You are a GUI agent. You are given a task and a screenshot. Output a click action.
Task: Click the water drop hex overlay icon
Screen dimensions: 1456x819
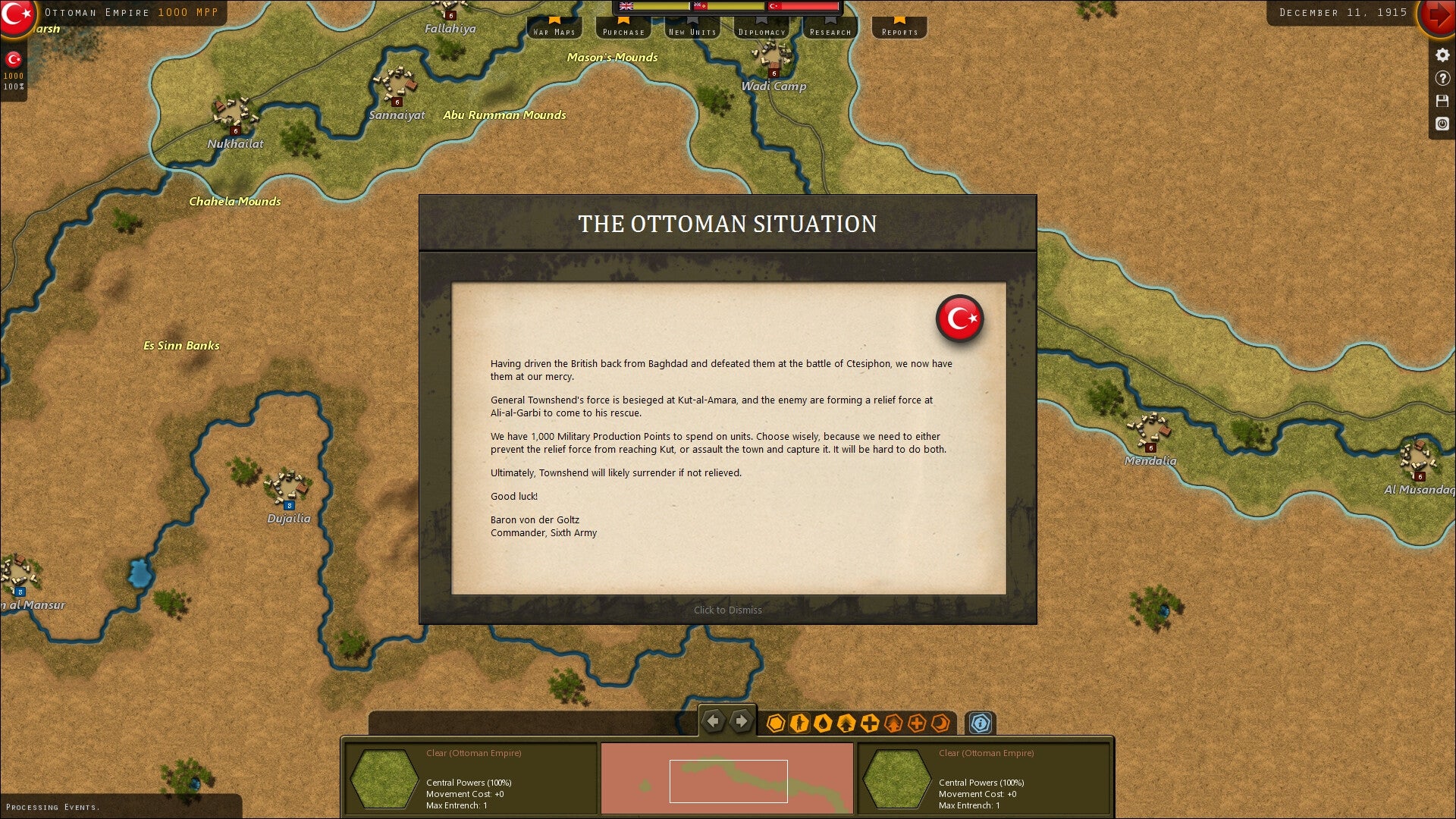[824, 723]
